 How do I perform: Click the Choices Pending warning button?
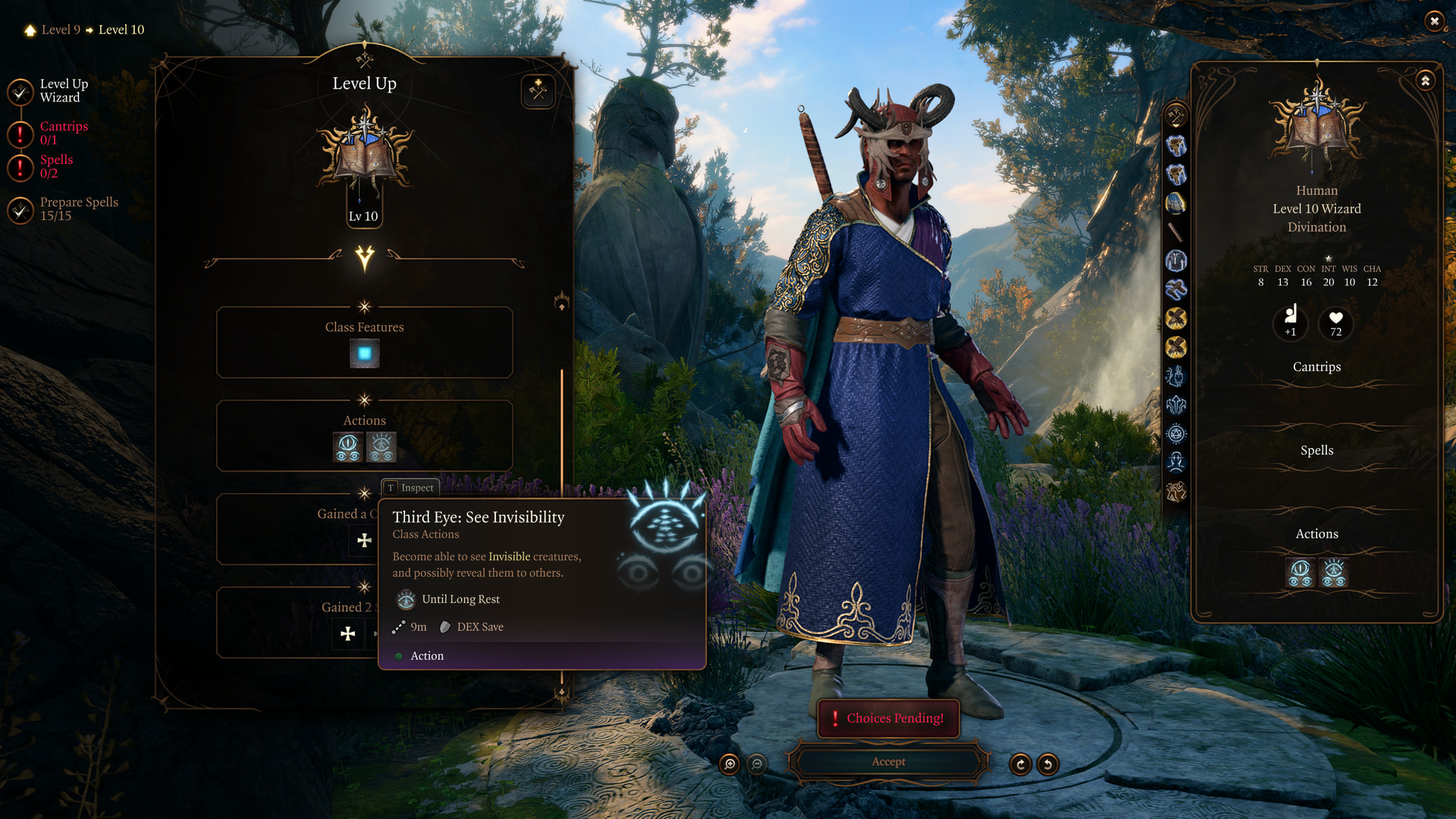click(x=888, y=718)
